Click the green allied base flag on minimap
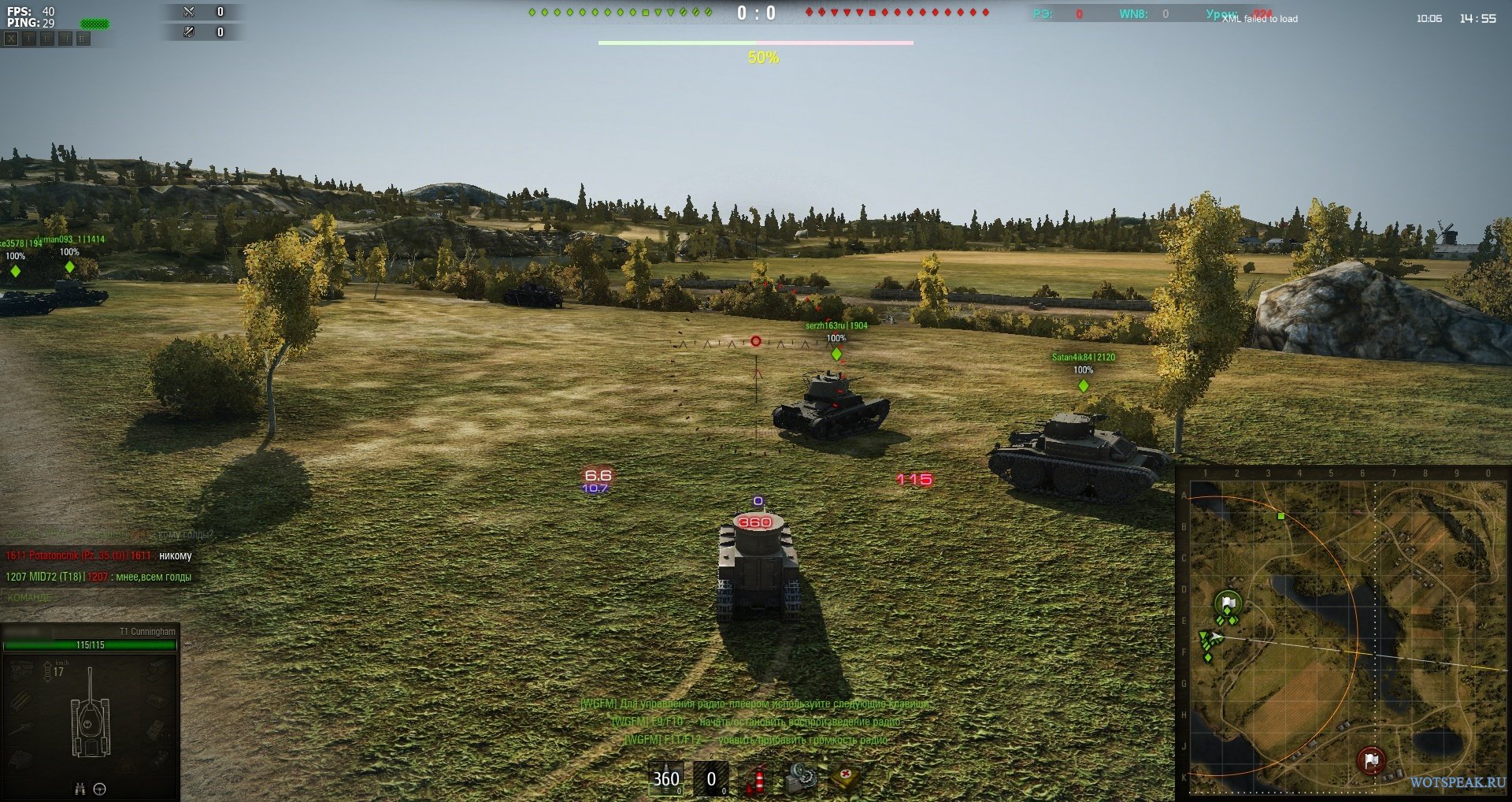1512x802 pixels. (1228, 604)
